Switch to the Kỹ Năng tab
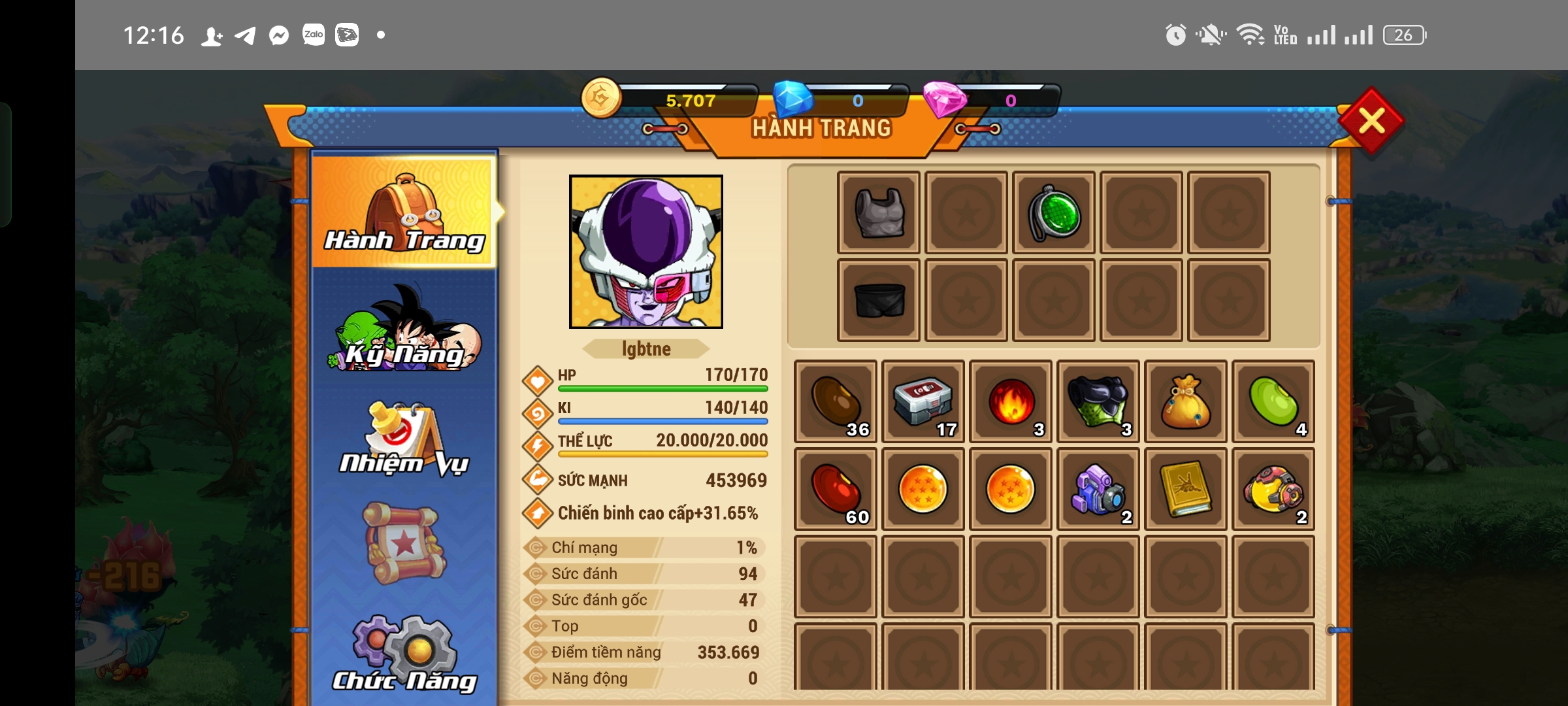Screen dimensions: 1568x706 tap(405, 330)
